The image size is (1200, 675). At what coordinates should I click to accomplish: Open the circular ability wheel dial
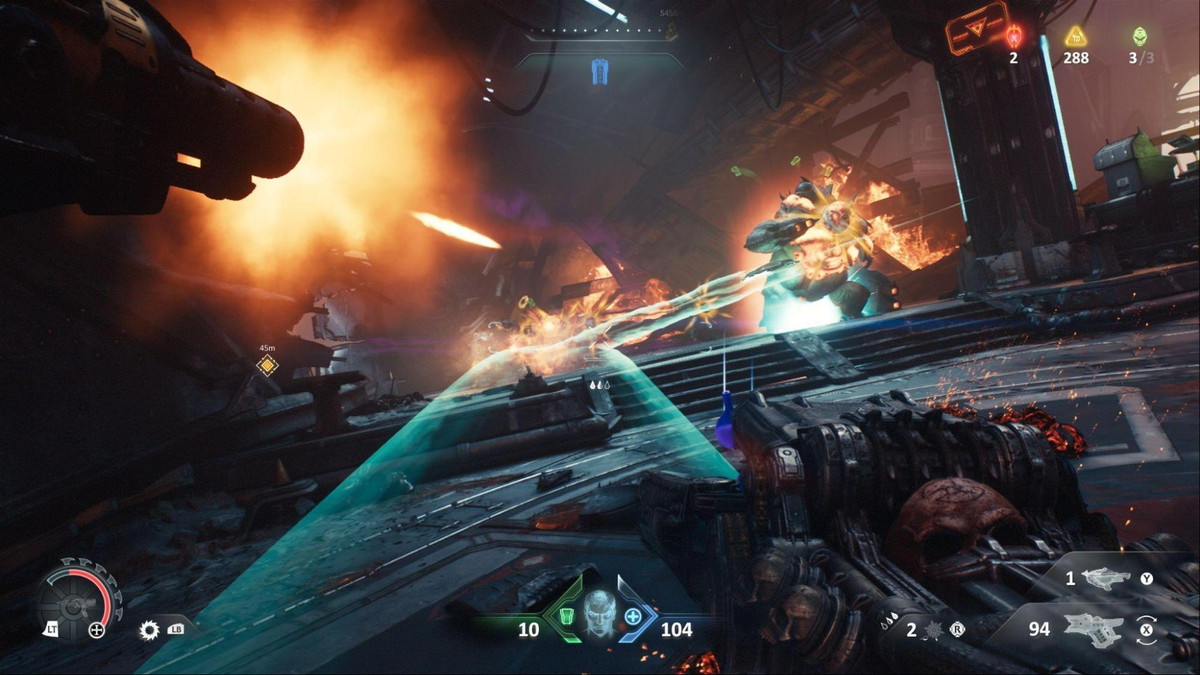[x=75, y=599]
